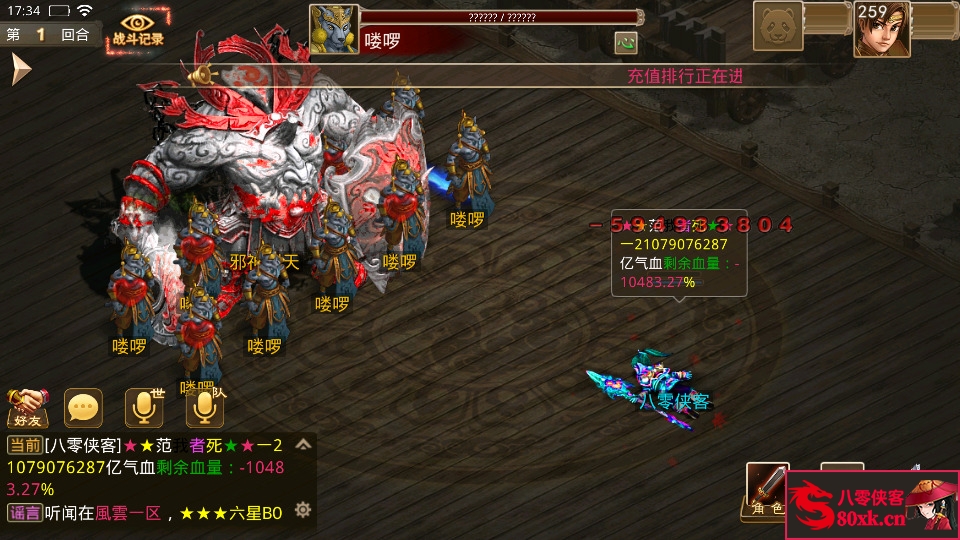Click the green swirl icon on target bar
960x540 pixels.
[626, 43]
